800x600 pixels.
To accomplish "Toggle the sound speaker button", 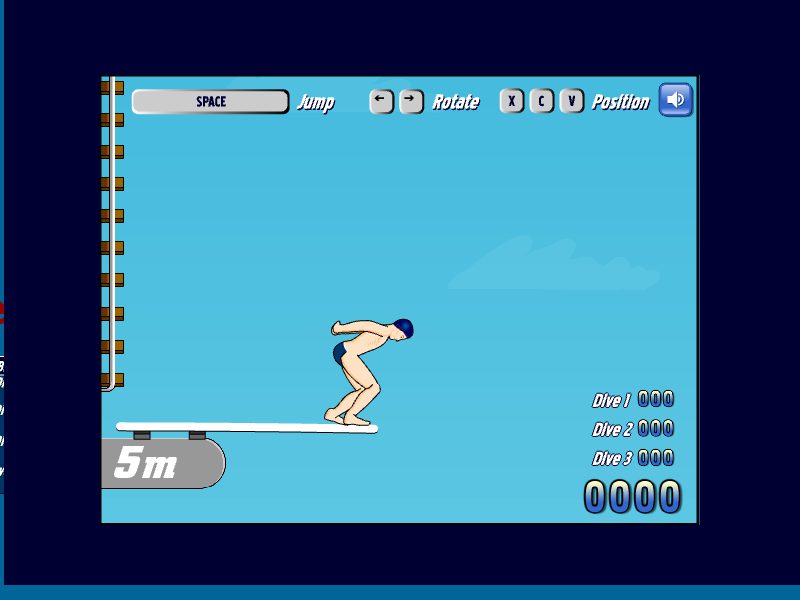I will pos(676,100).
